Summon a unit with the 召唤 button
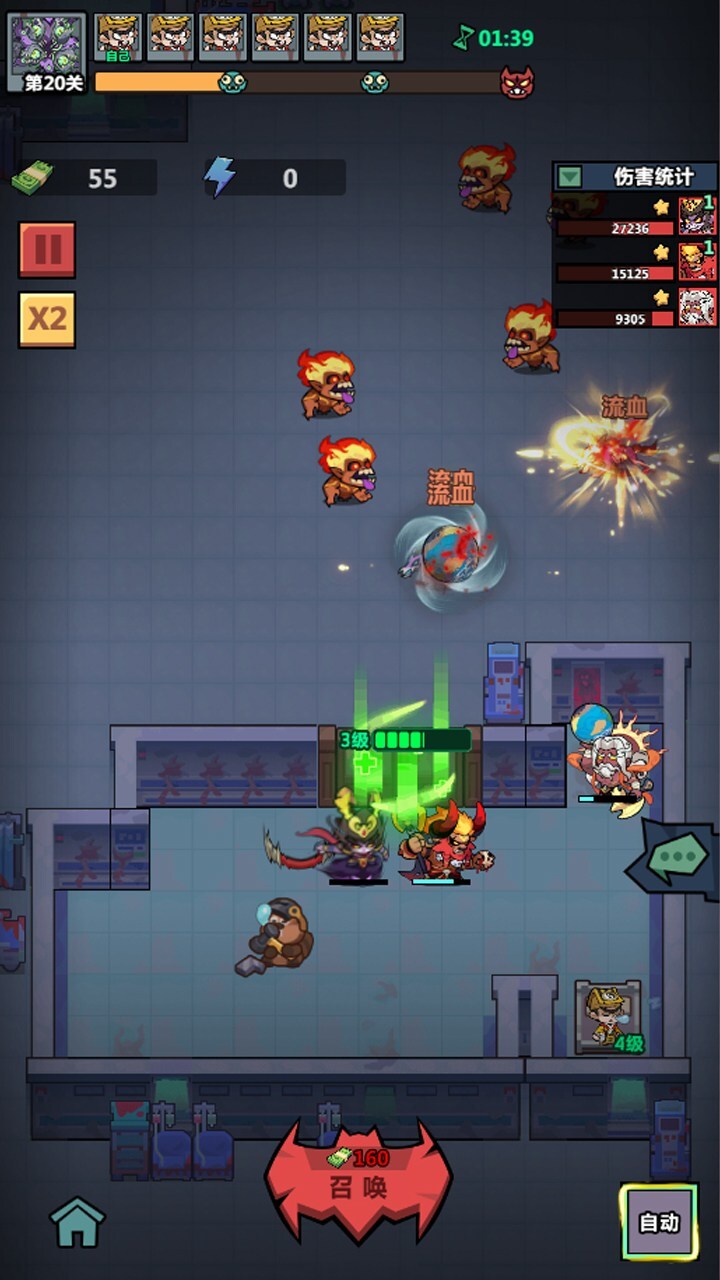 (359, 1182)
